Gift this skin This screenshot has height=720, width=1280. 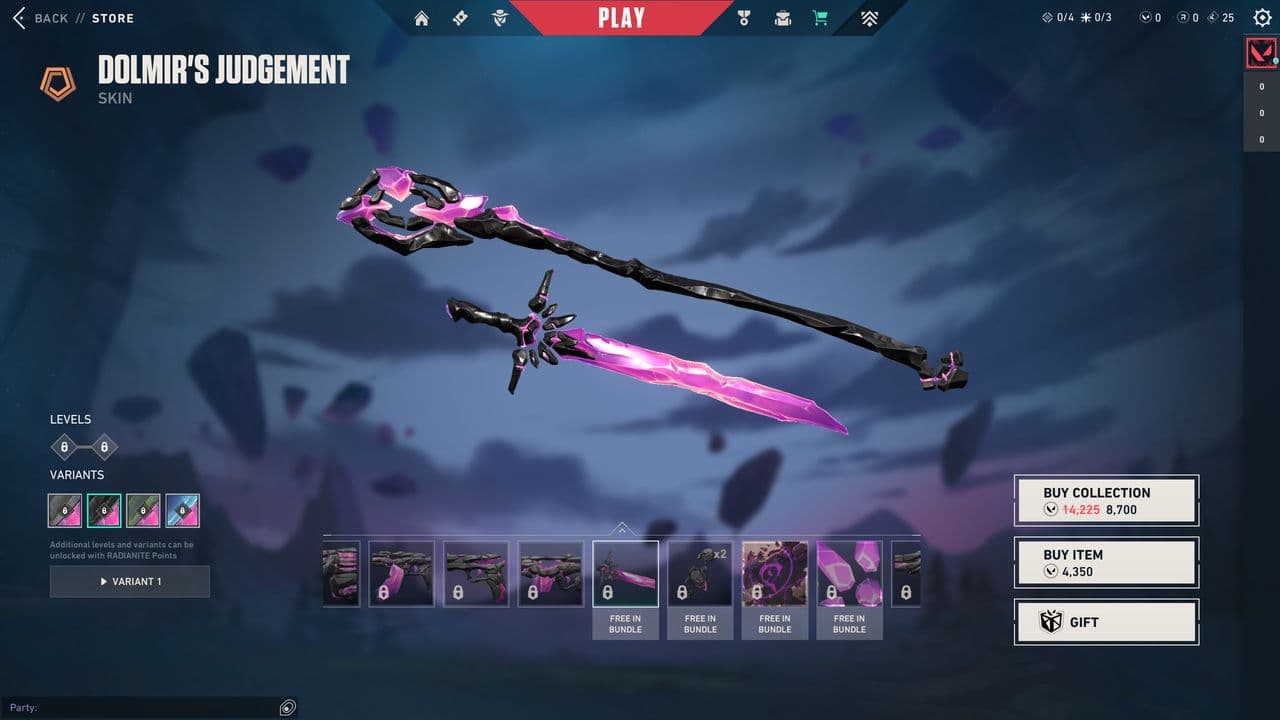[1106, 622]
